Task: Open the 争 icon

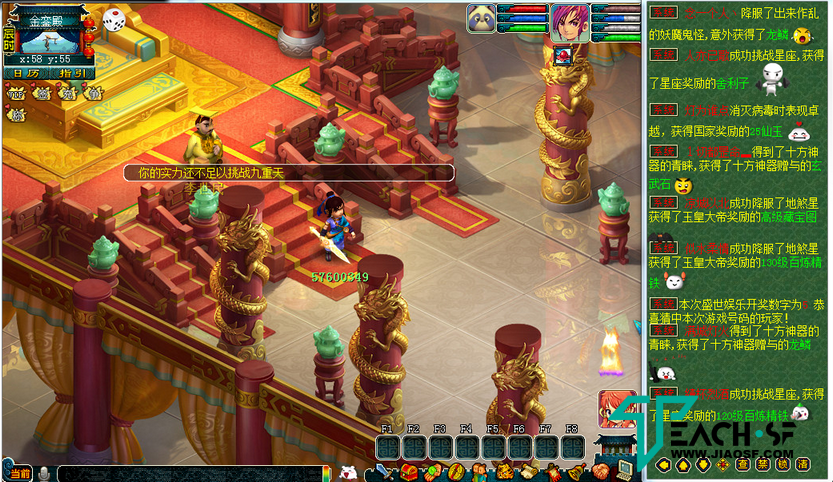Action: 92,93
